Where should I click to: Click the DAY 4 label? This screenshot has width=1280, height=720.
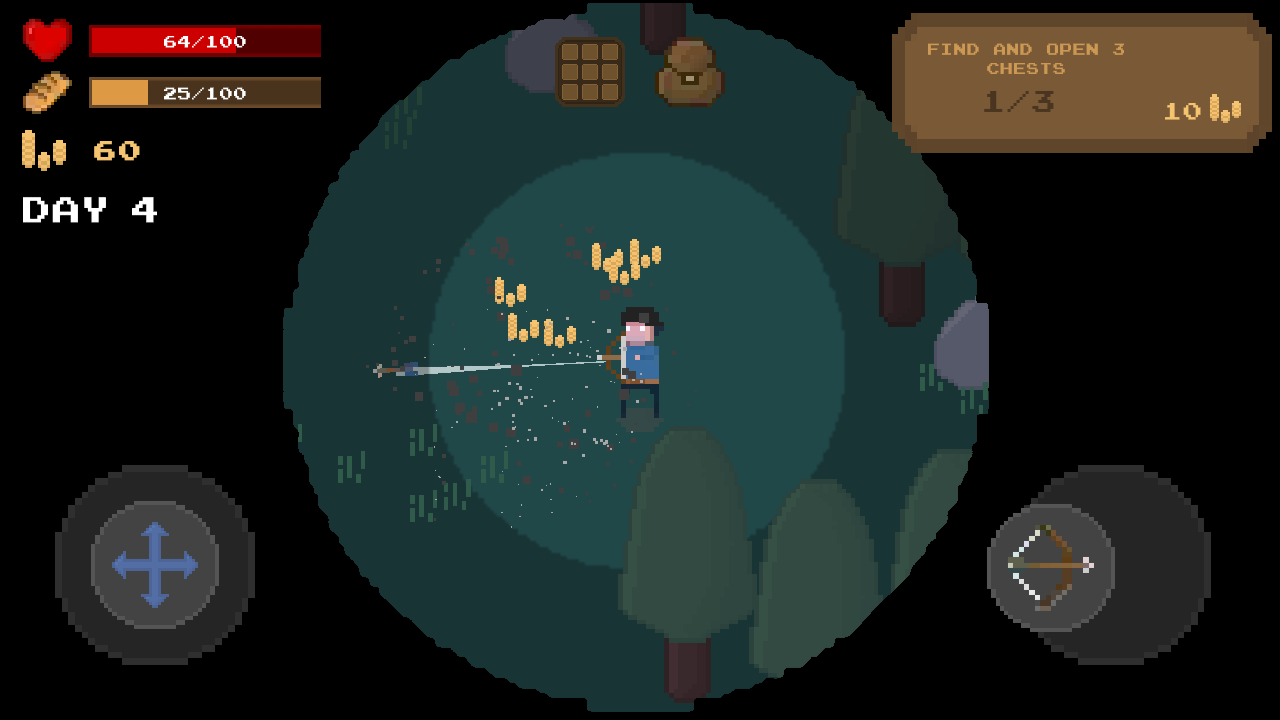tap(90, 210)
